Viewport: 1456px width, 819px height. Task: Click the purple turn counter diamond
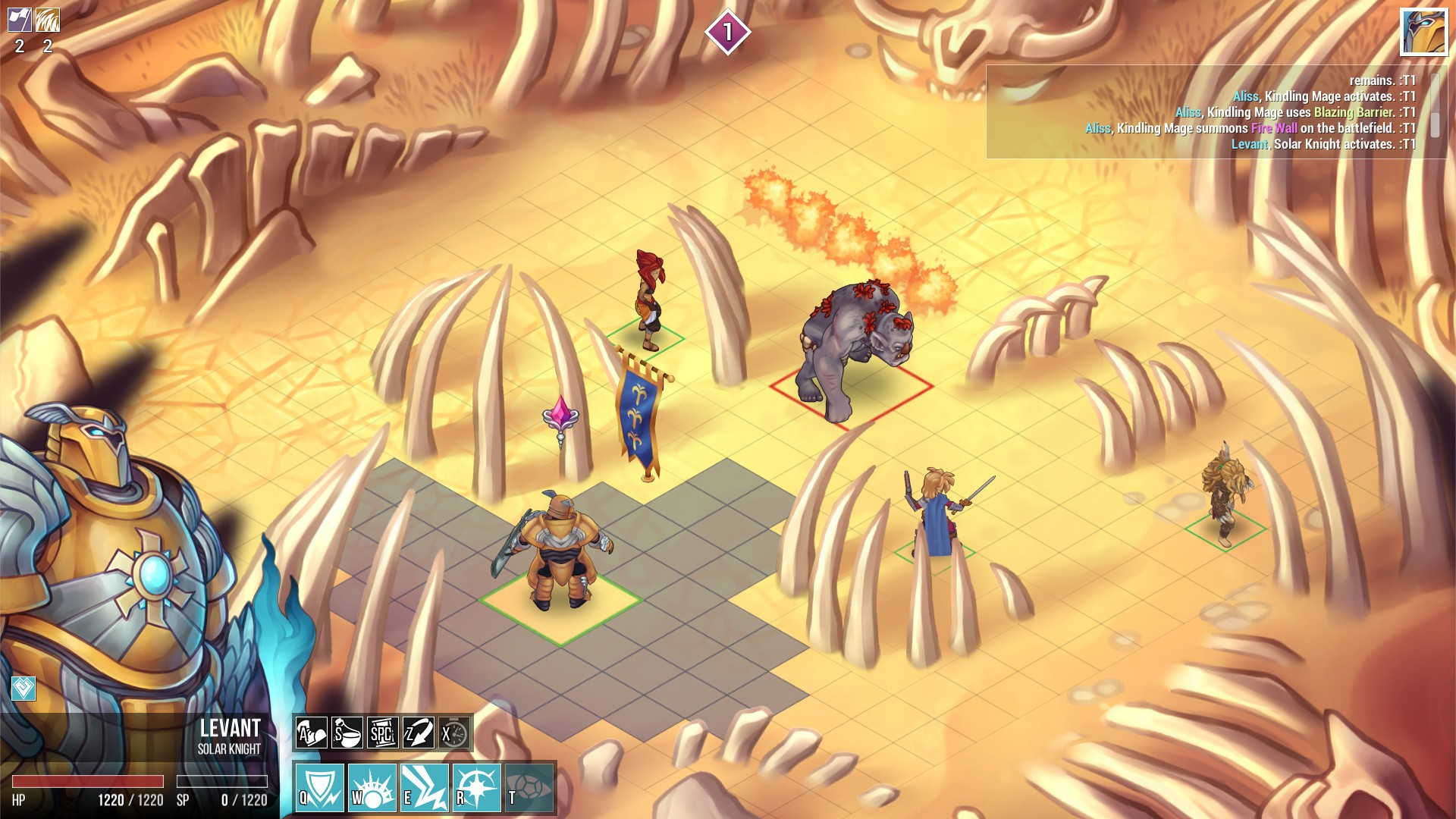click(727, 32)
